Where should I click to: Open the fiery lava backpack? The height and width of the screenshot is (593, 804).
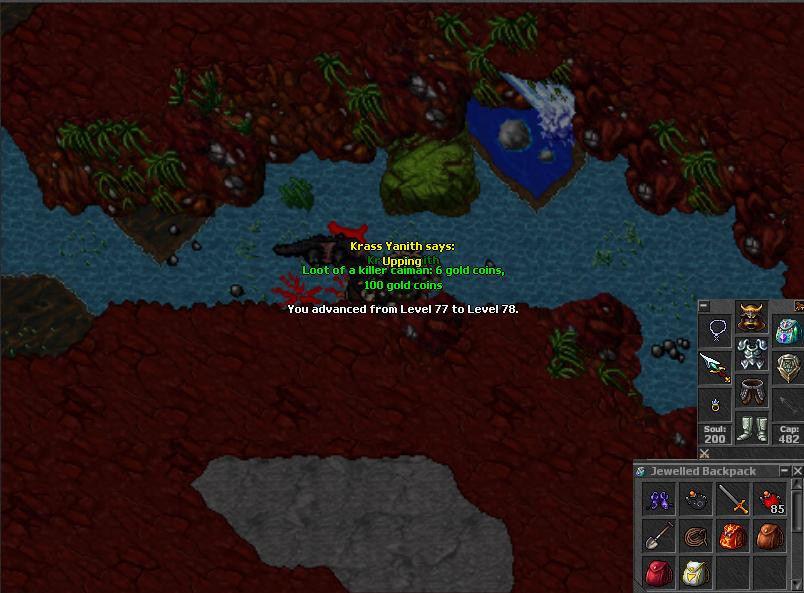pos(733,536)
